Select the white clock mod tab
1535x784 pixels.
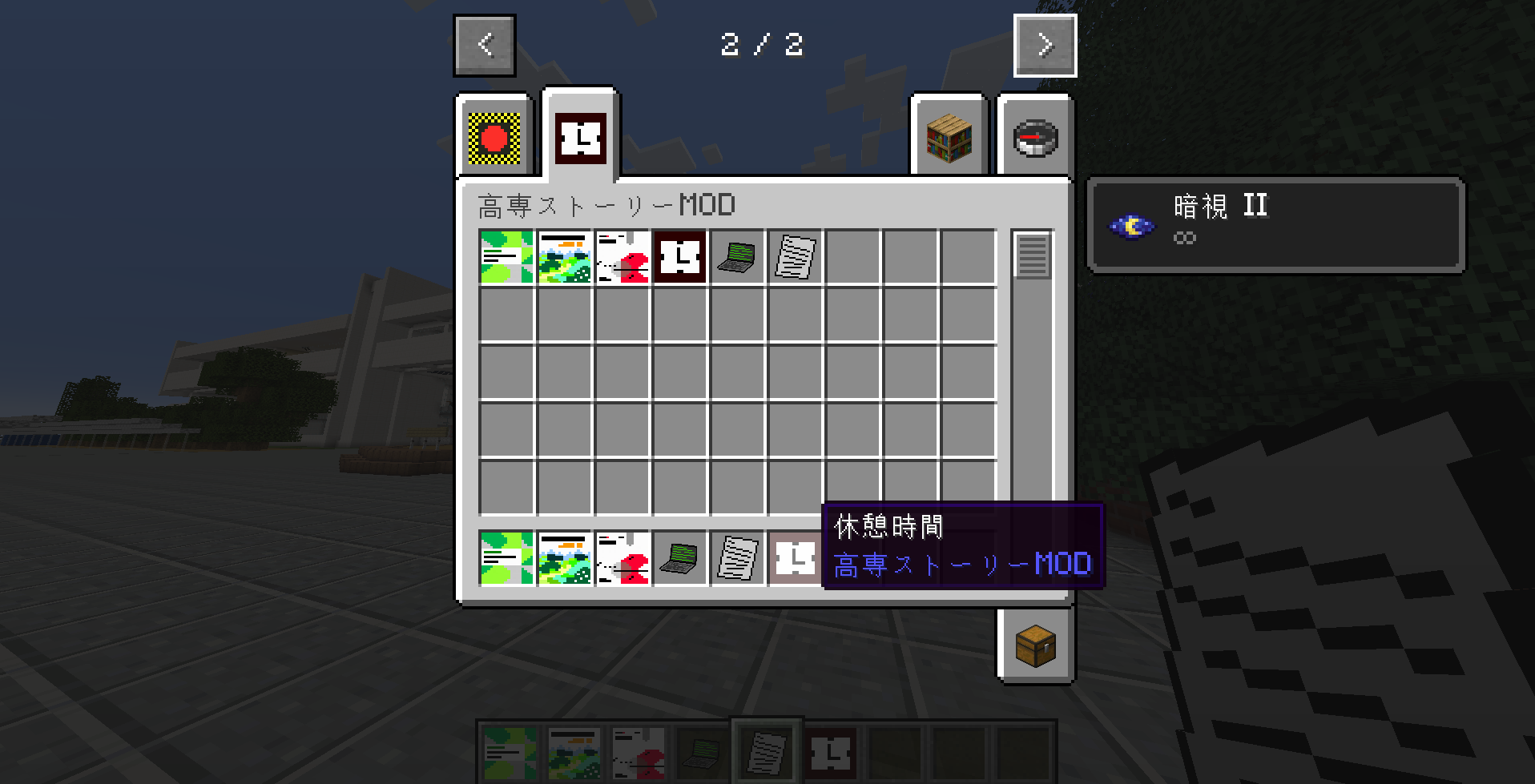[x=581, y=138]
